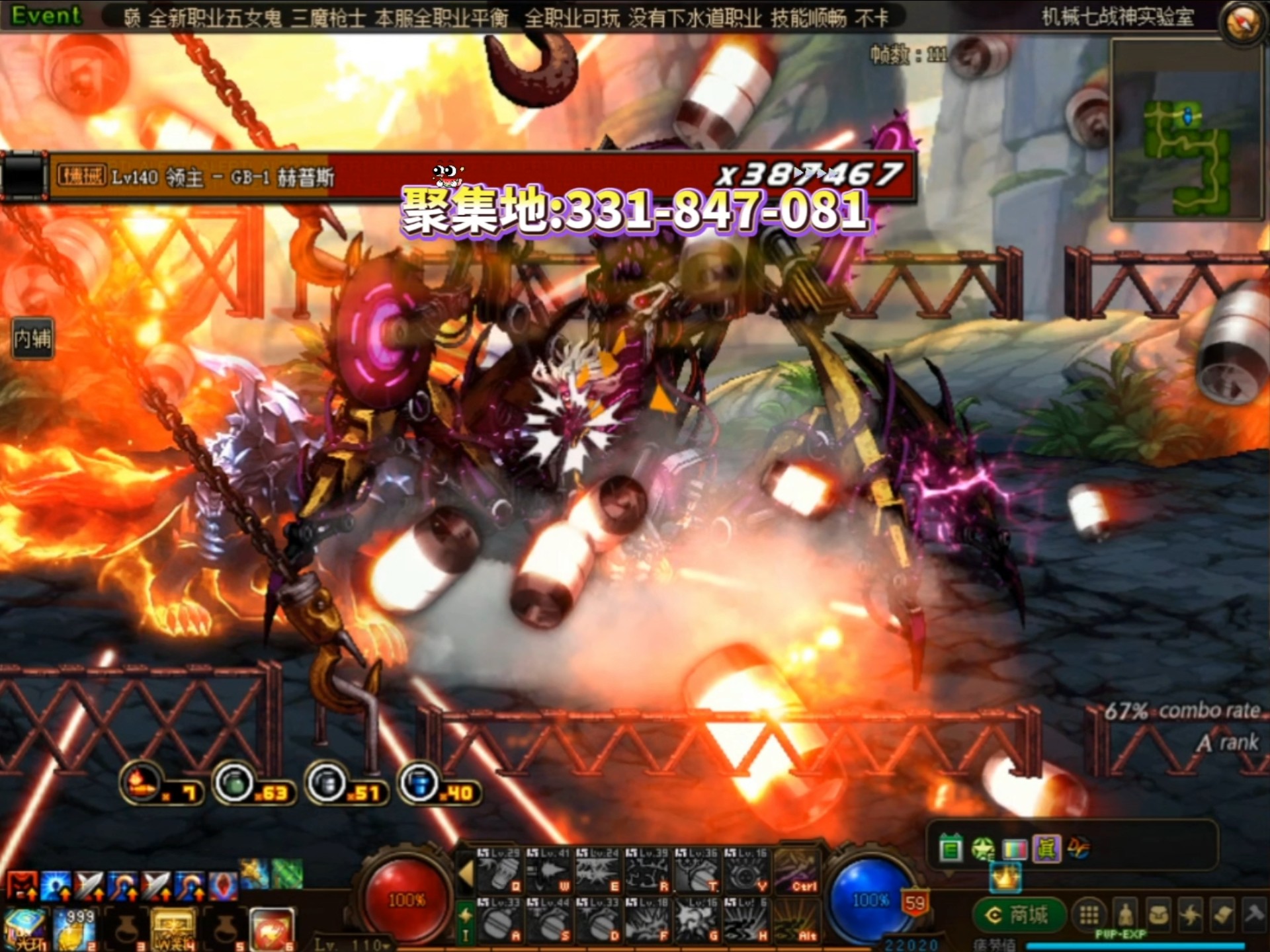Use the red item in quick slot 6

point(271,929)
